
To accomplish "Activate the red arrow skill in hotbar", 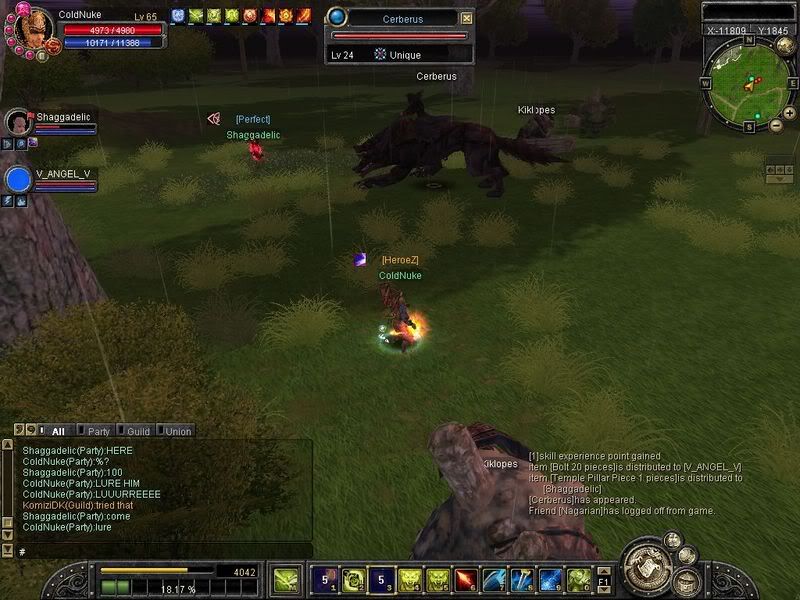I will tap(465, 579).
